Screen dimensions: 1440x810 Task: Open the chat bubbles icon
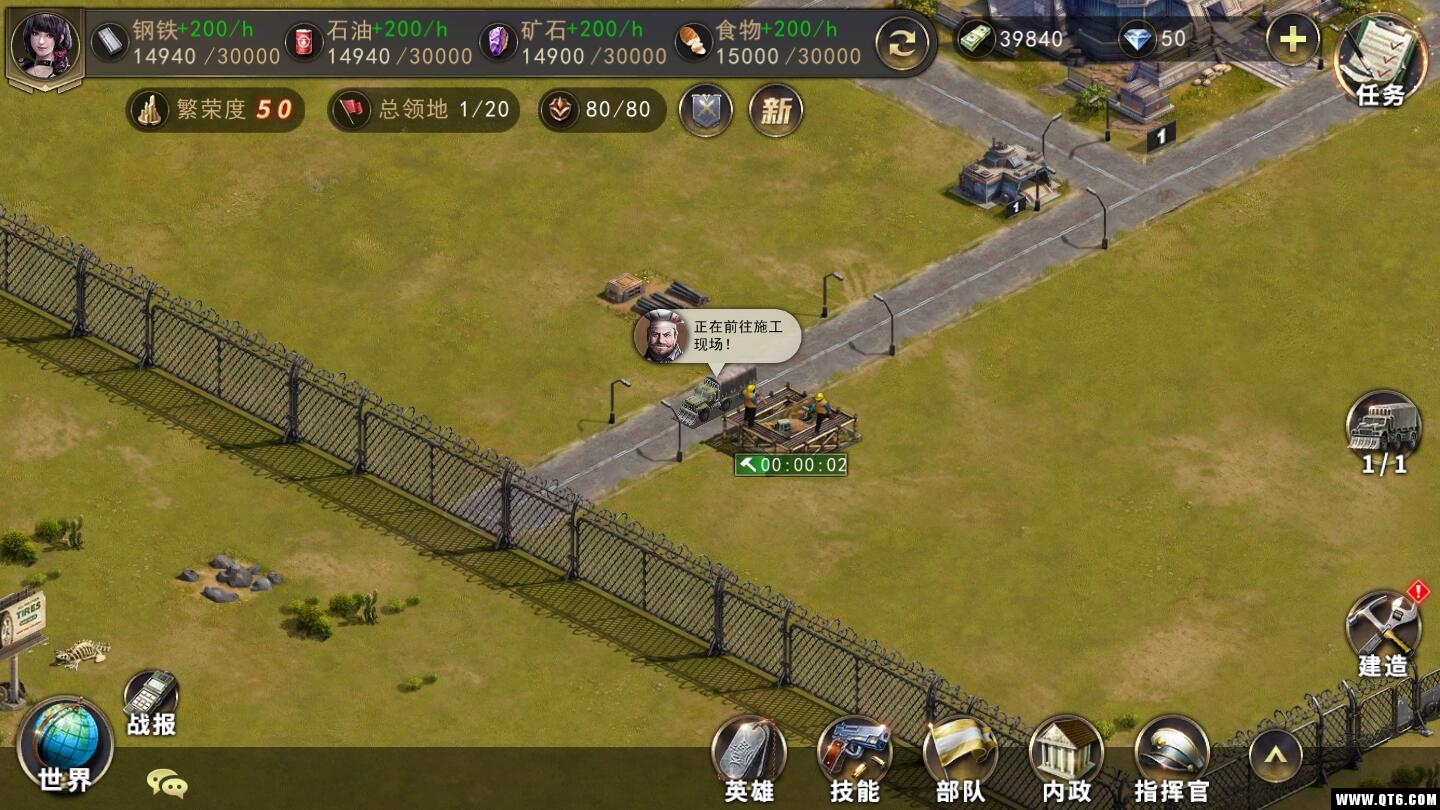pos(167,783)
